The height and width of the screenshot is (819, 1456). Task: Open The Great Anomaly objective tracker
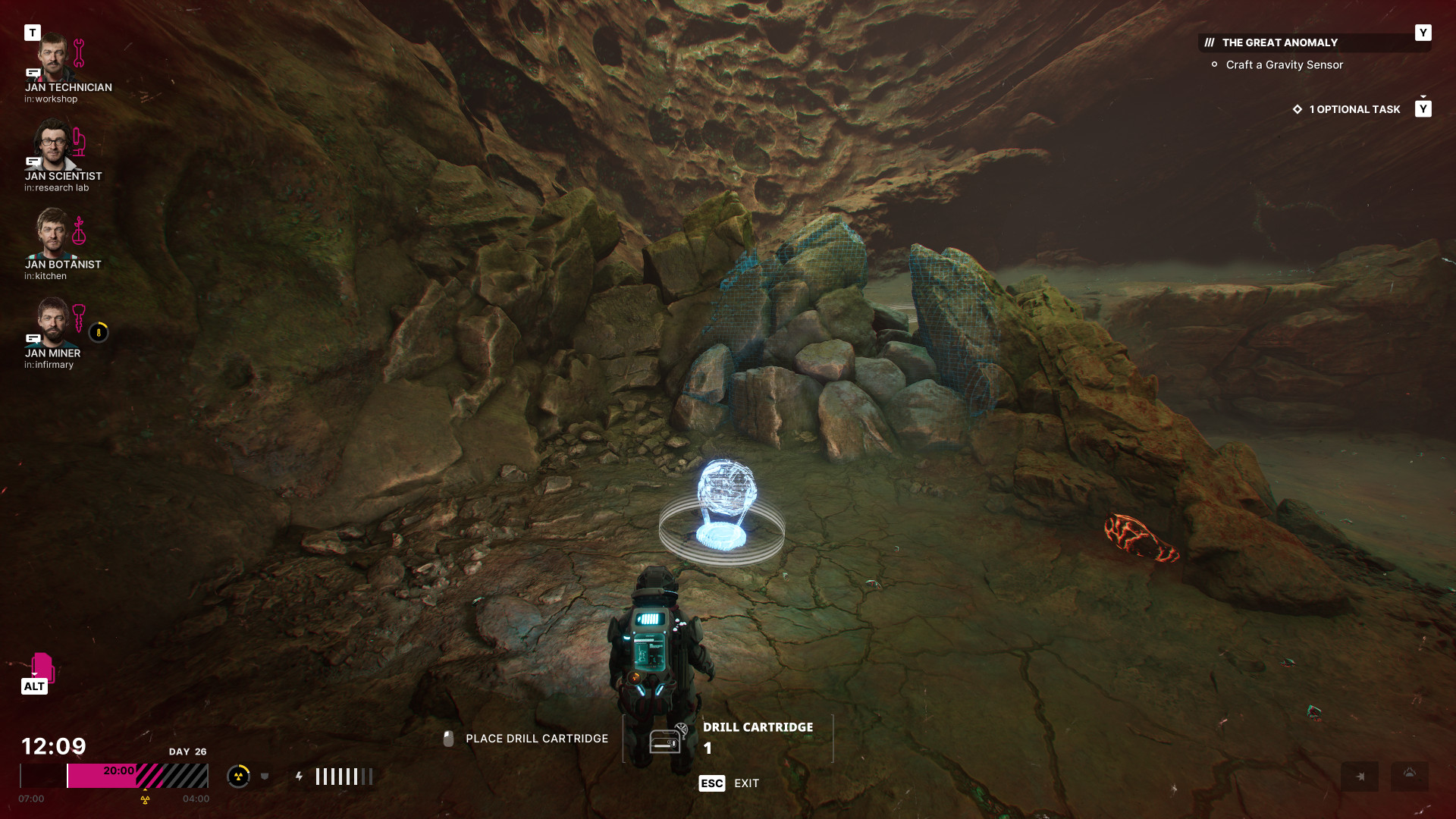pyautogui.click(x=1279, y=43)
